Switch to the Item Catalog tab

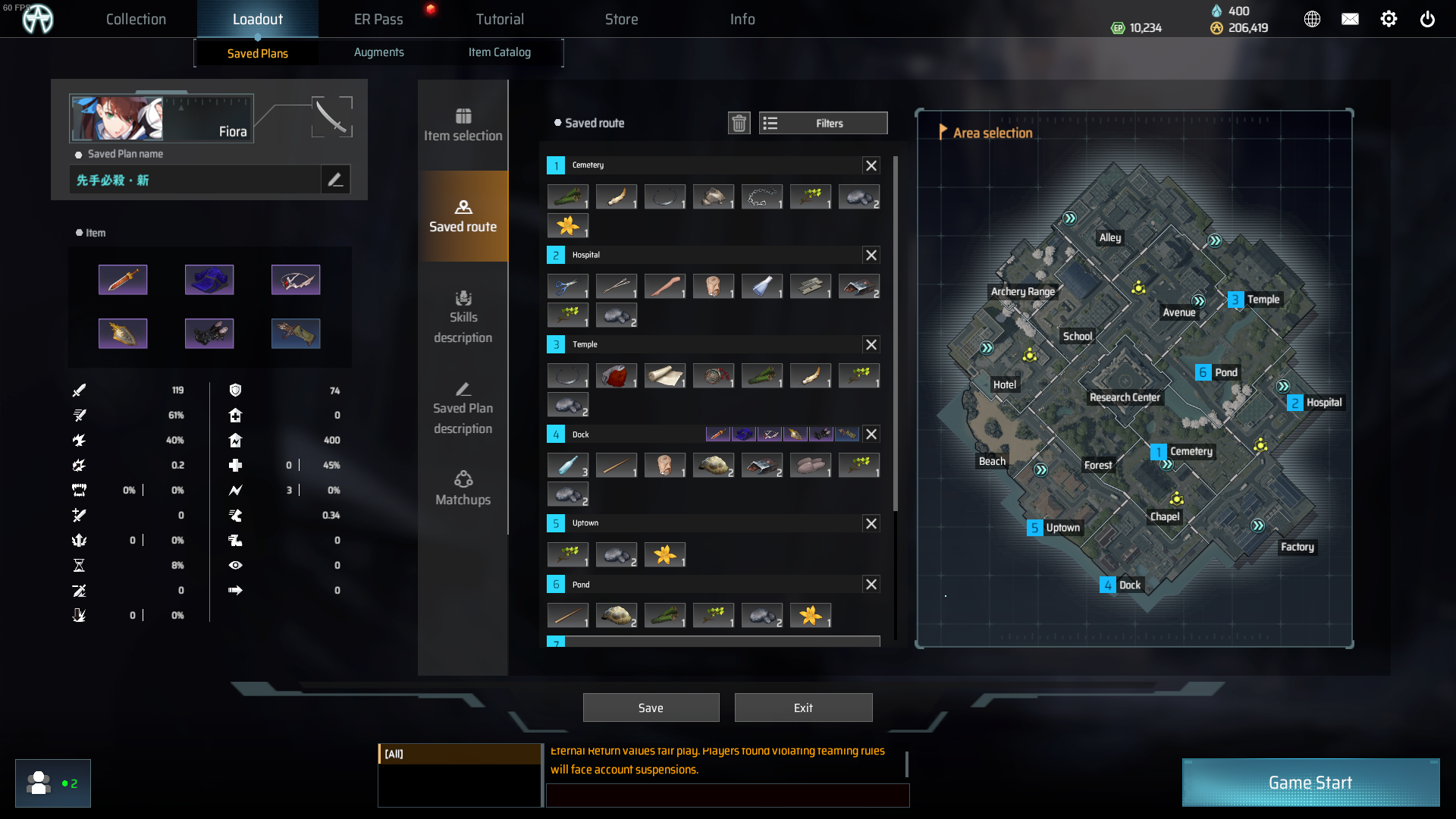[x=499, y=52]
